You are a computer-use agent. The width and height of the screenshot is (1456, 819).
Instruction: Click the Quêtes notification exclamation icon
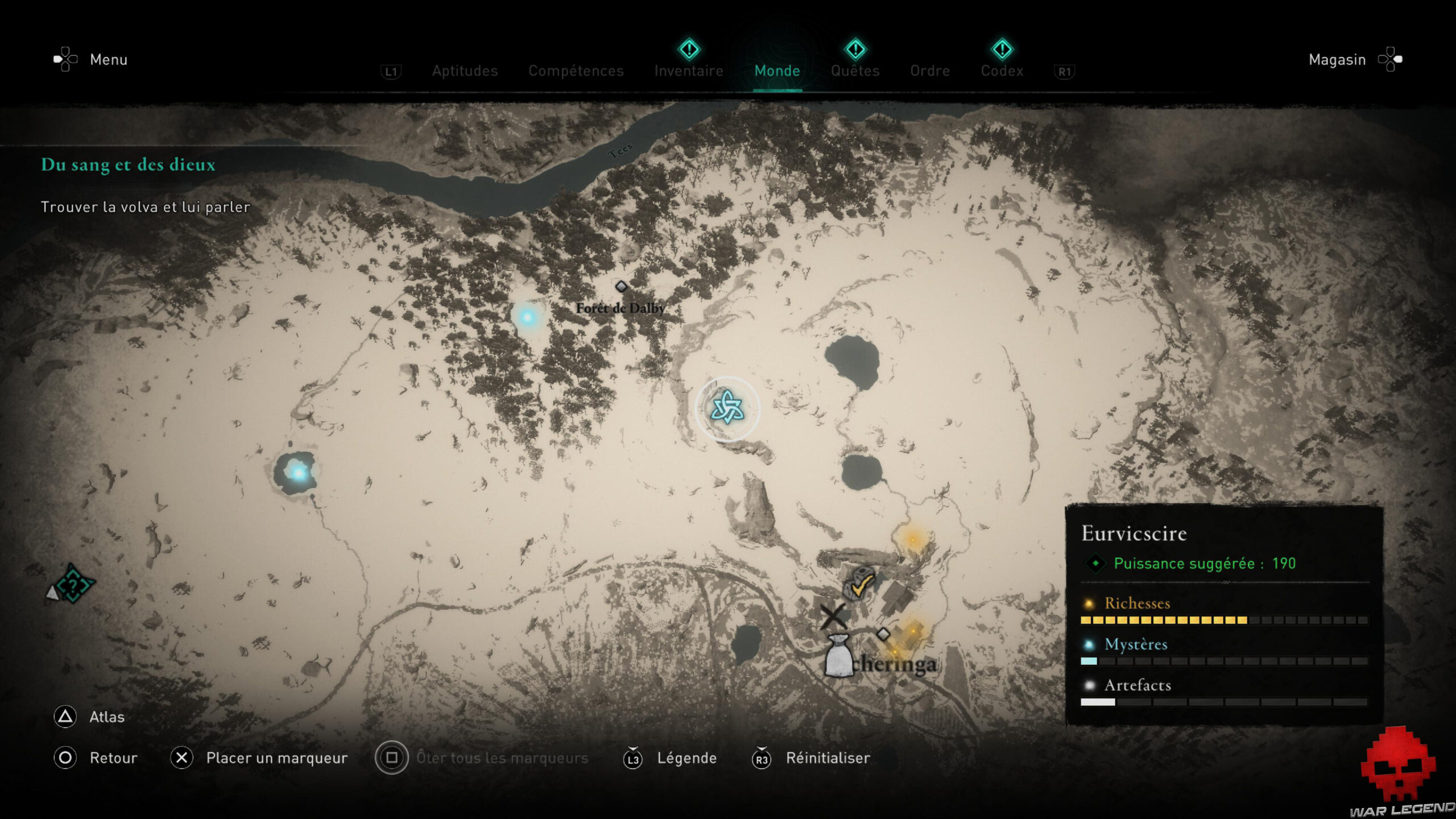855,49
